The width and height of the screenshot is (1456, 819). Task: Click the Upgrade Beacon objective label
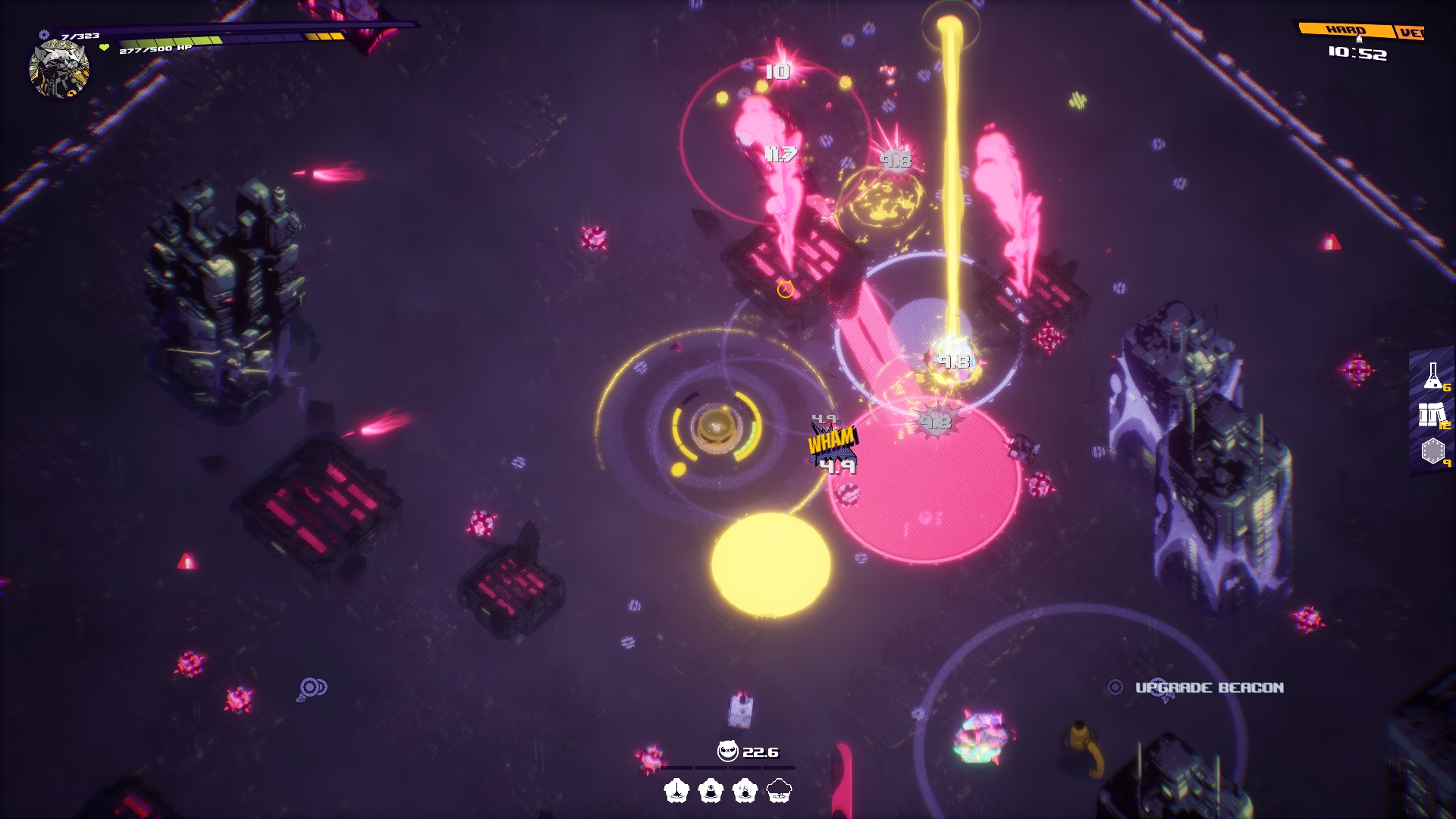1209,688
